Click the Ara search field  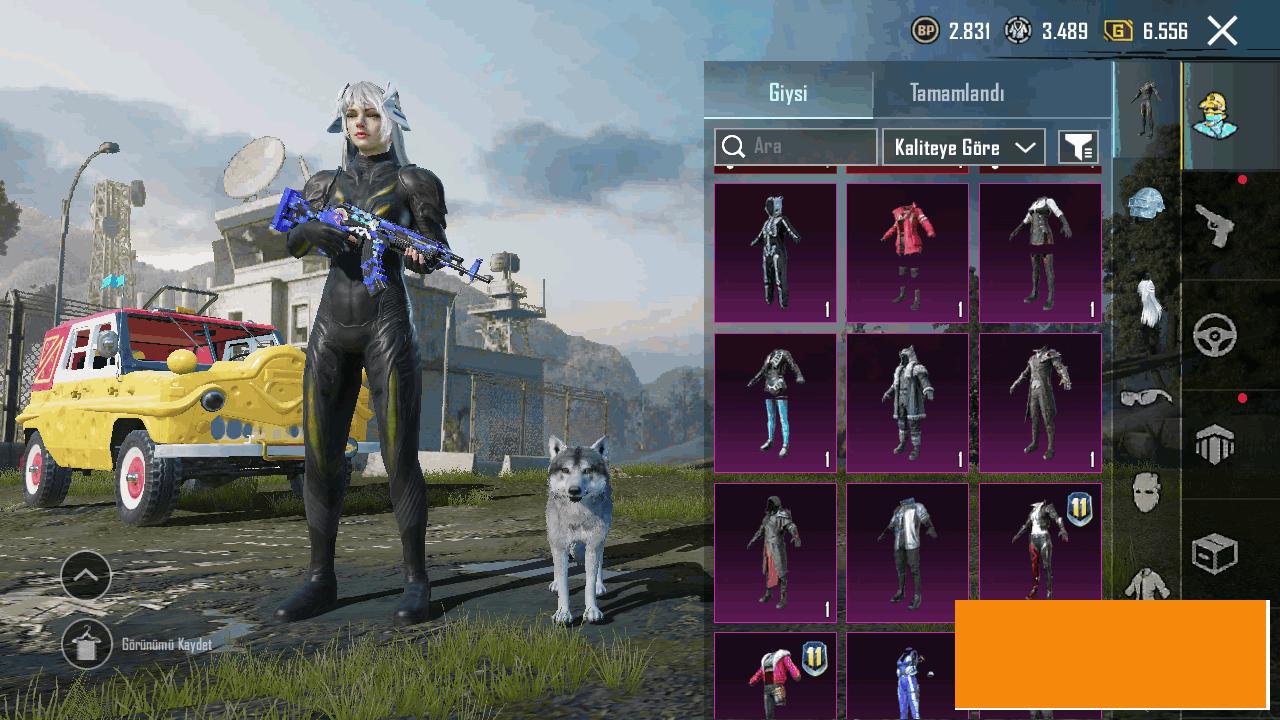(796, 147)
